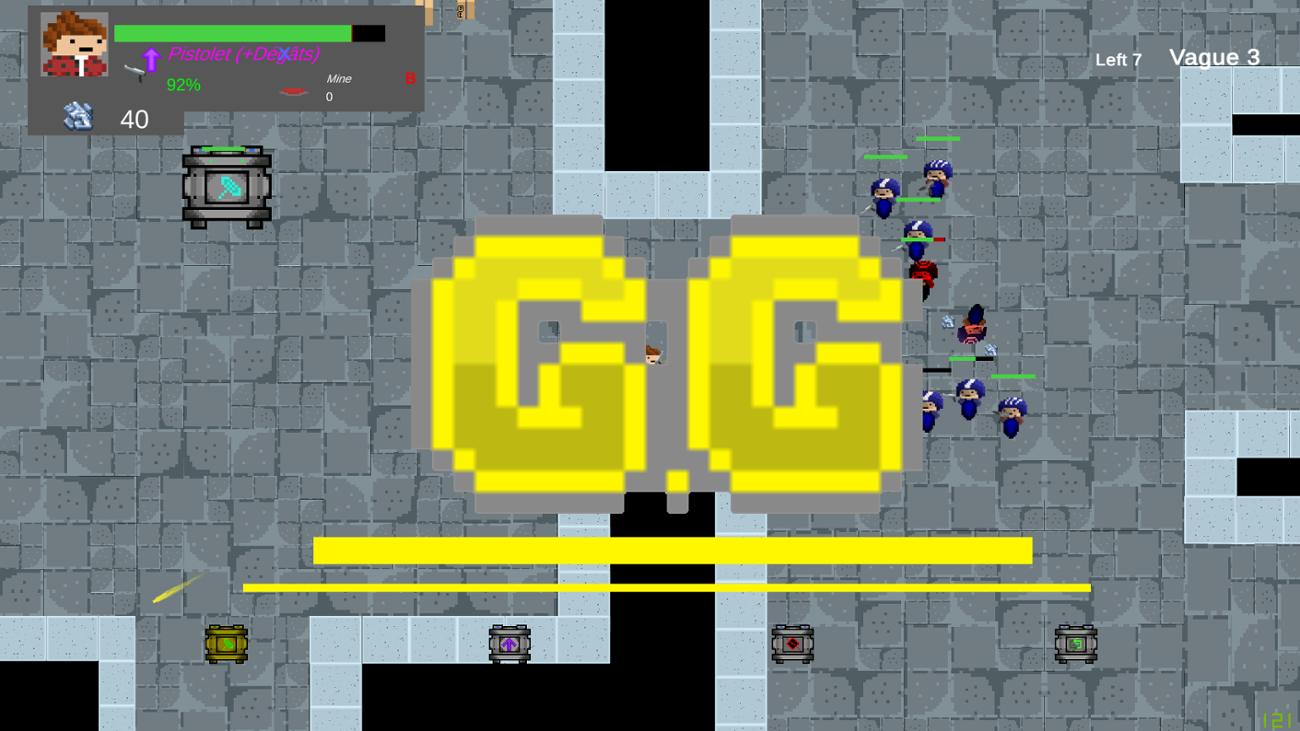The height and width of the screenshot is (731, 1300).
Task: Select the purple upgrade arrow icon
Action: click(x=150, y=60)
